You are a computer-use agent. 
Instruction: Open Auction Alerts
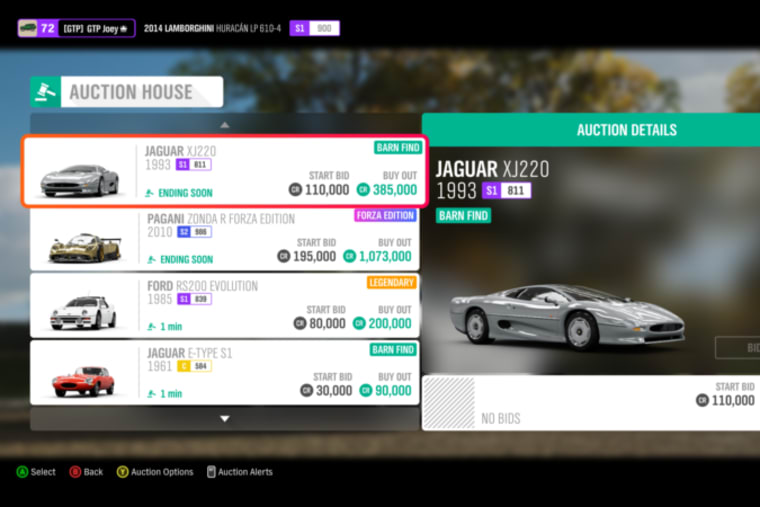click(245, 472)
